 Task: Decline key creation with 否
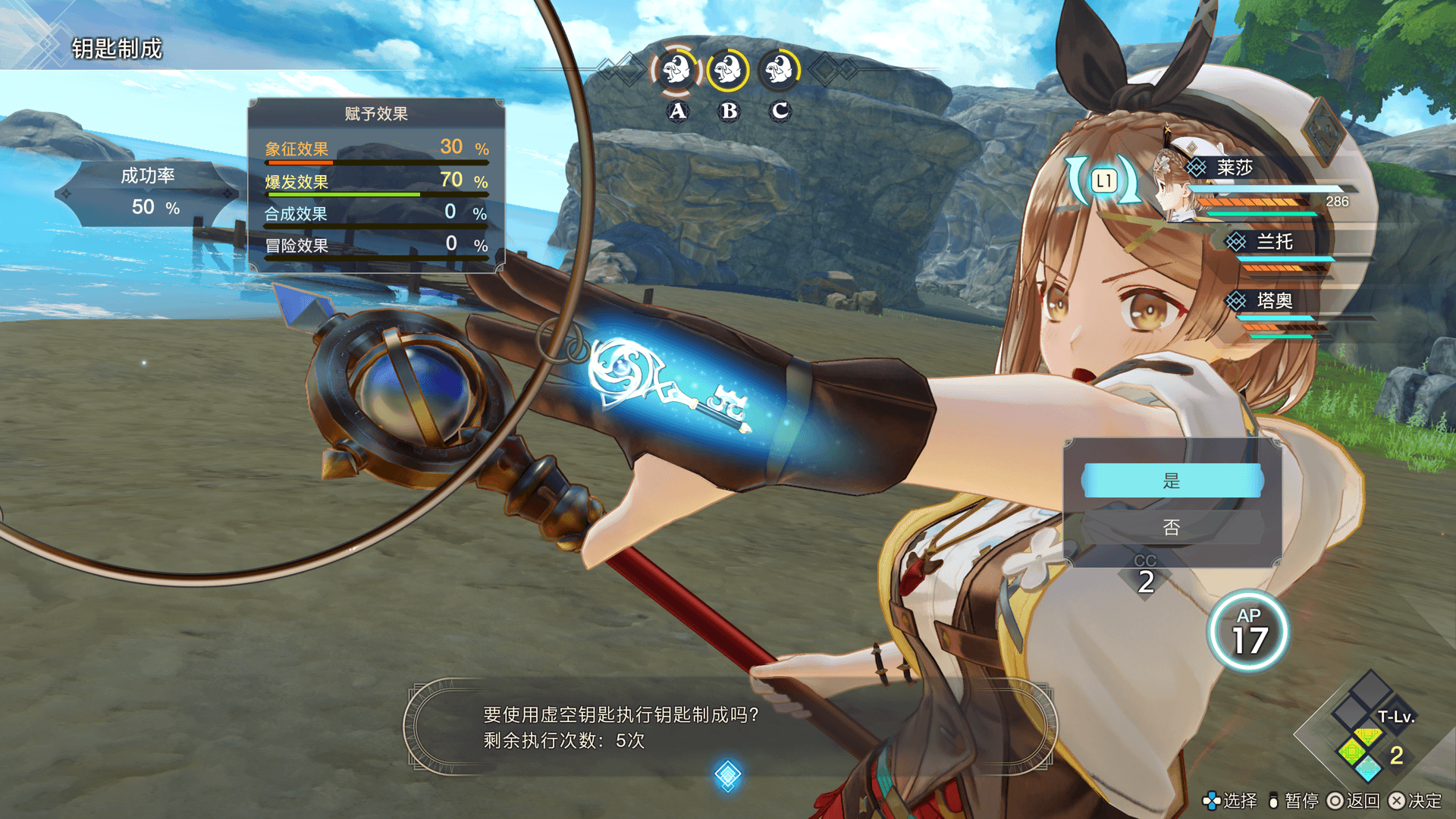(1172, 527)
